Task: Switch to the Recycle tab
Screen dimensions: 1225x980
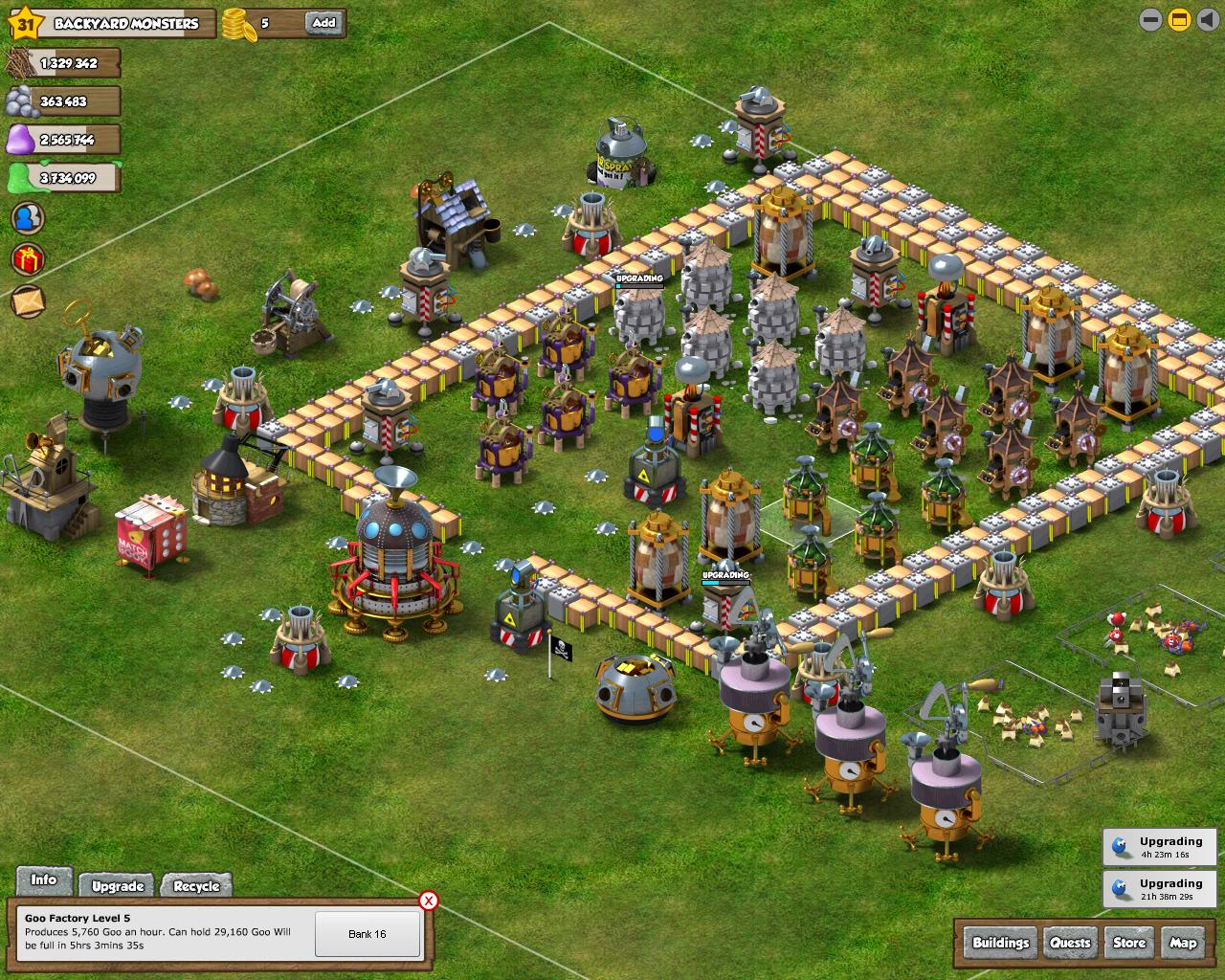Action: pos(197,886)
